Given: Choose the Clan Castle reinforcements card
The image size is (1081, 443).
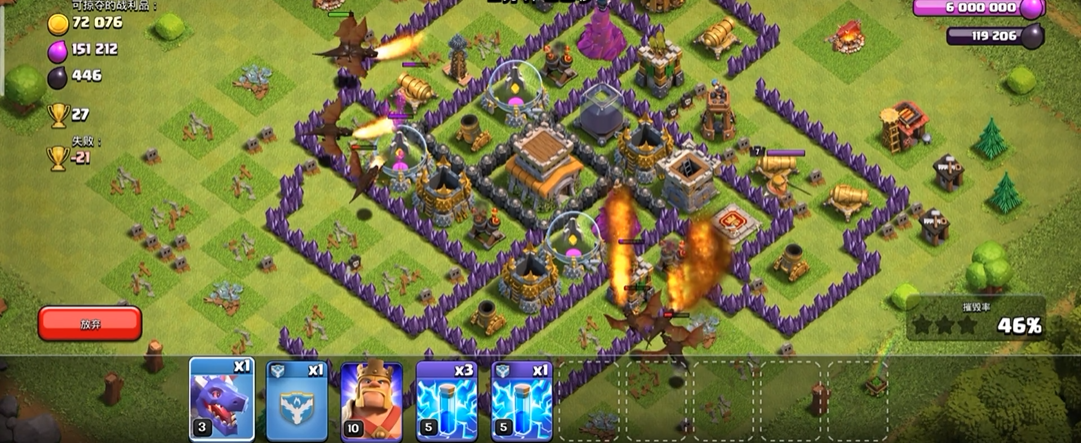Looking at the screenshot, I should pos(296,399).
